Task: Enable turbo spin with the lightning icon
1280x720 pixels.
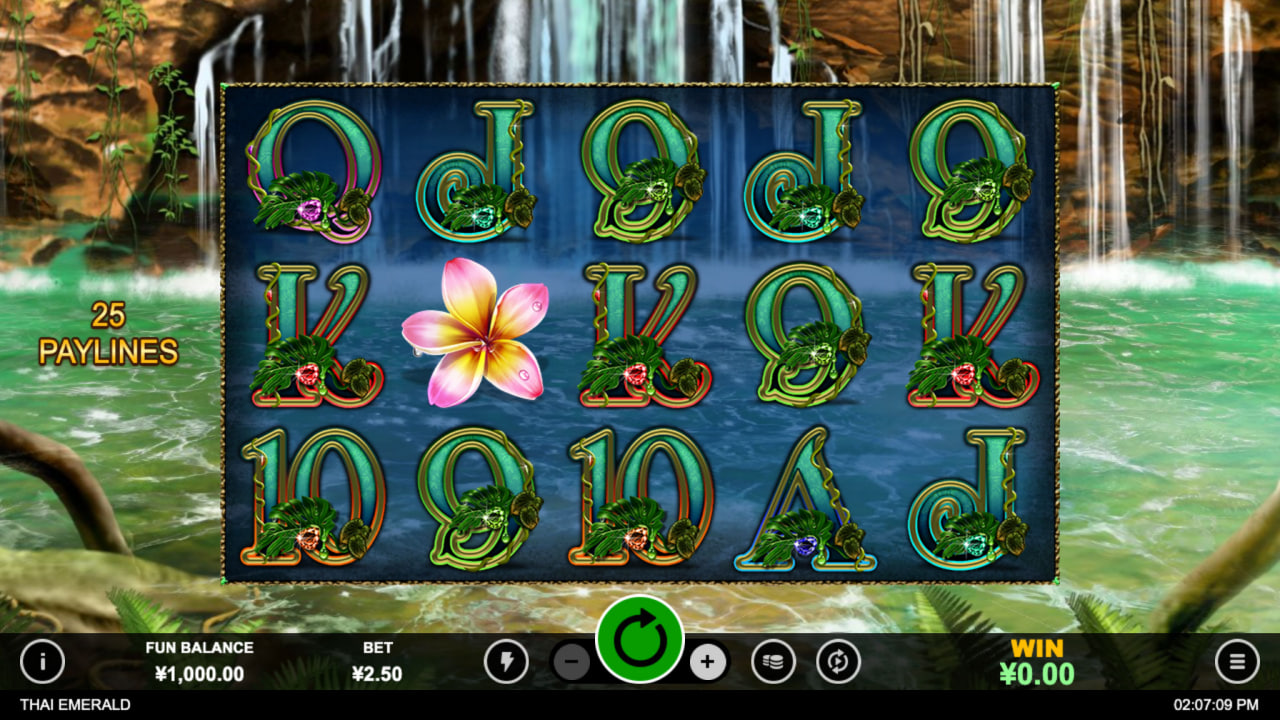Action: 507,662
